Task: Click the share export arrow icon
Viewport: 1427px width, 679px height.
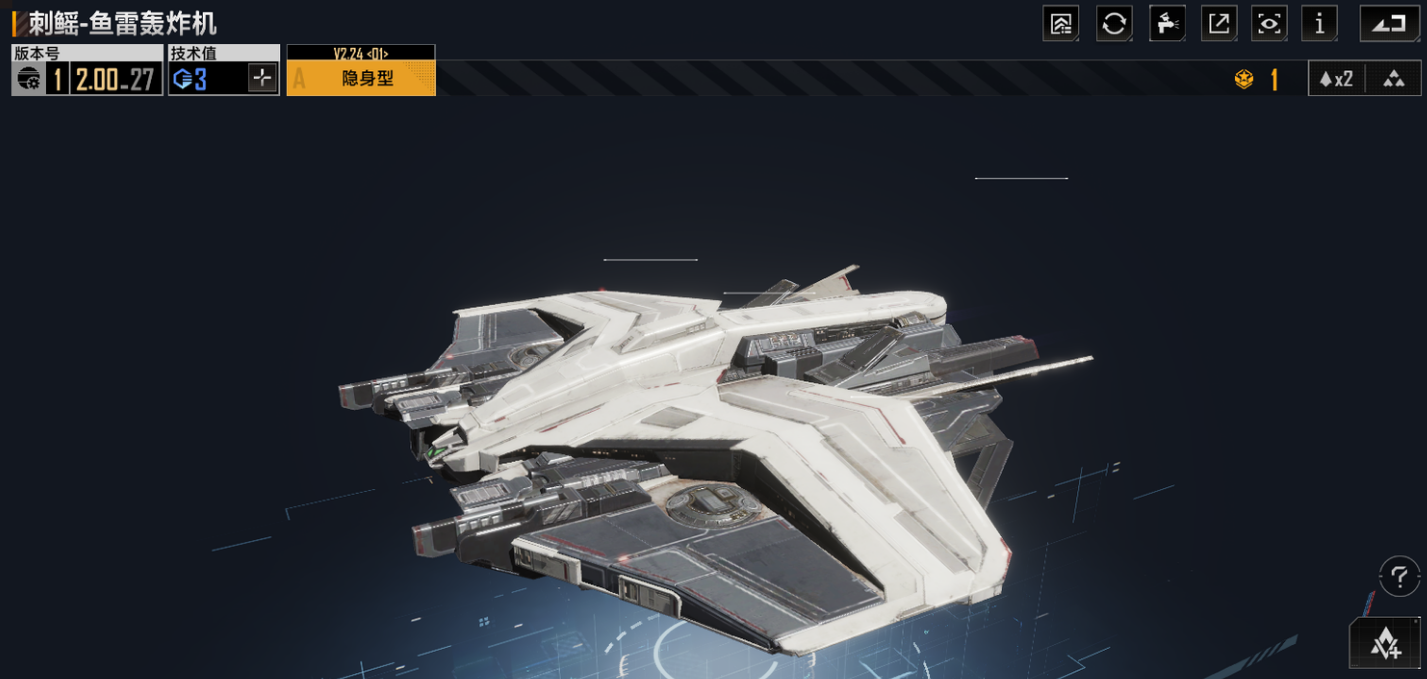Action: [1219, 23]
